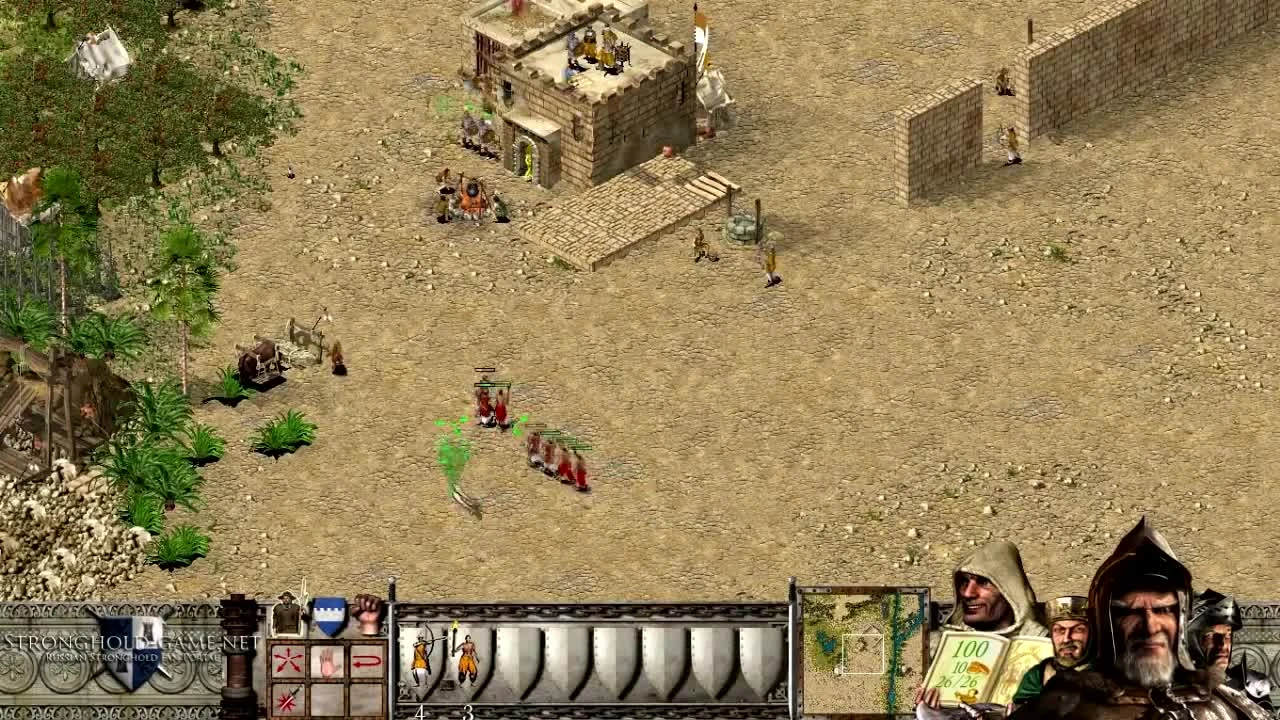The height and width of the screenshot is (720, 1280).
Task: Open the Stronghold-game.net watermark
Action: [x=110, y=640]
